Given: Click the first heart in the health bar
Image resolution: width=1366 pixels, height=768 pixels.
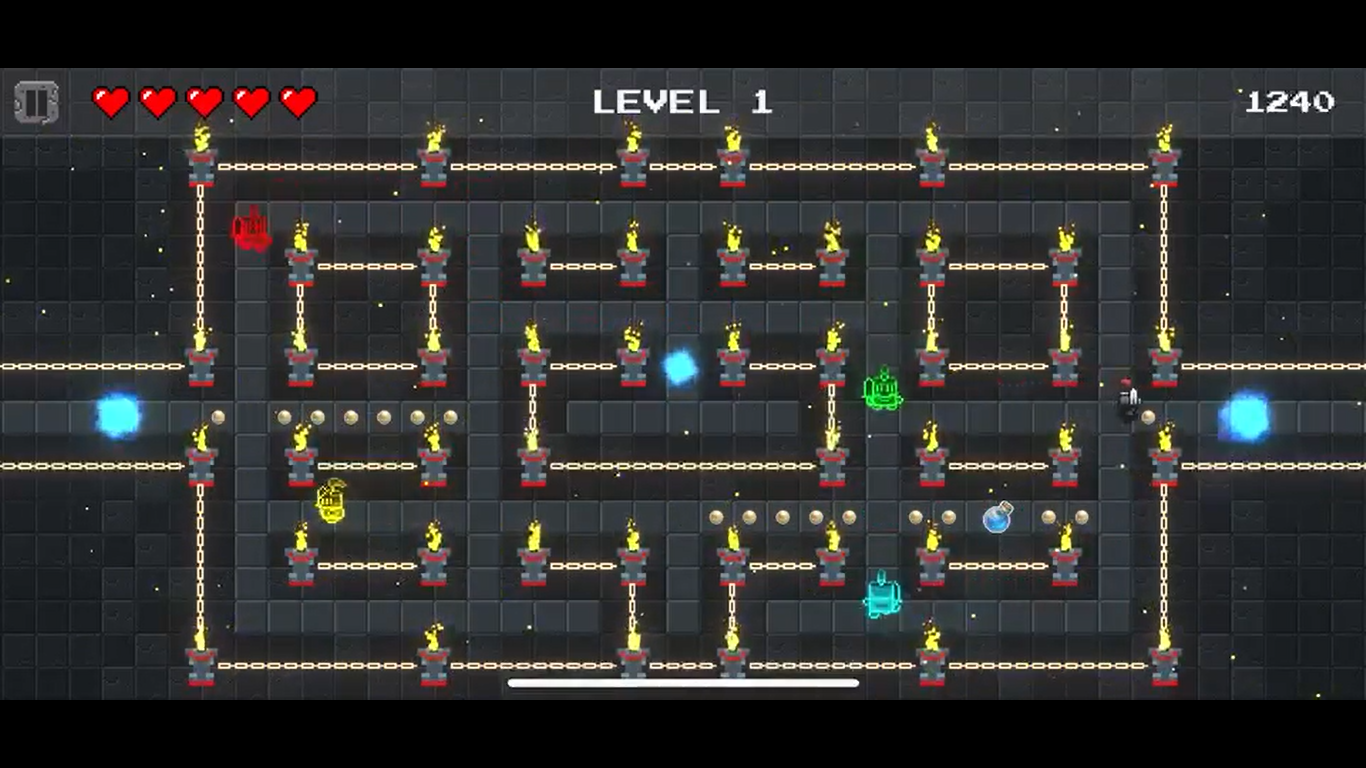Looking at the screenshot, I should click(x=110, y=99).
